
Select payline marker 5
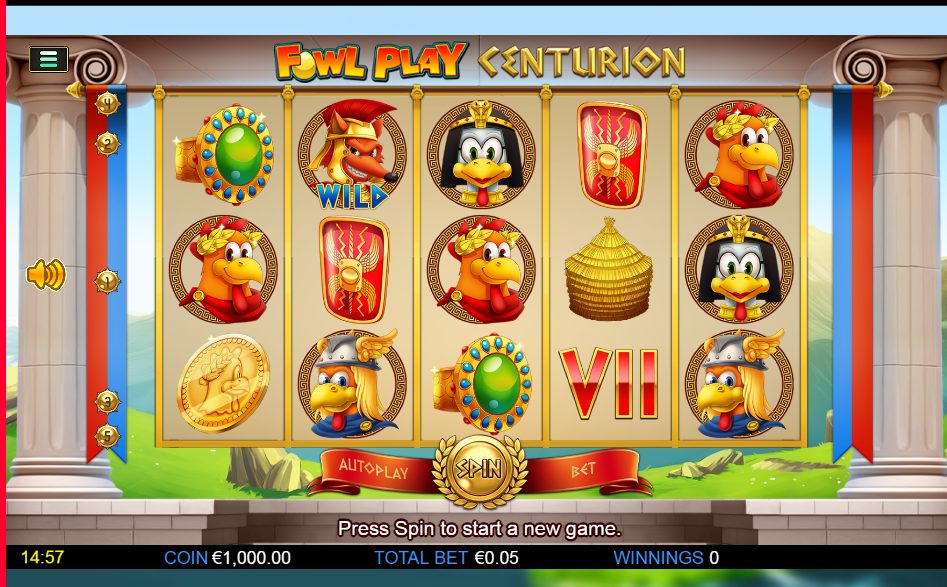click(107, 436)
